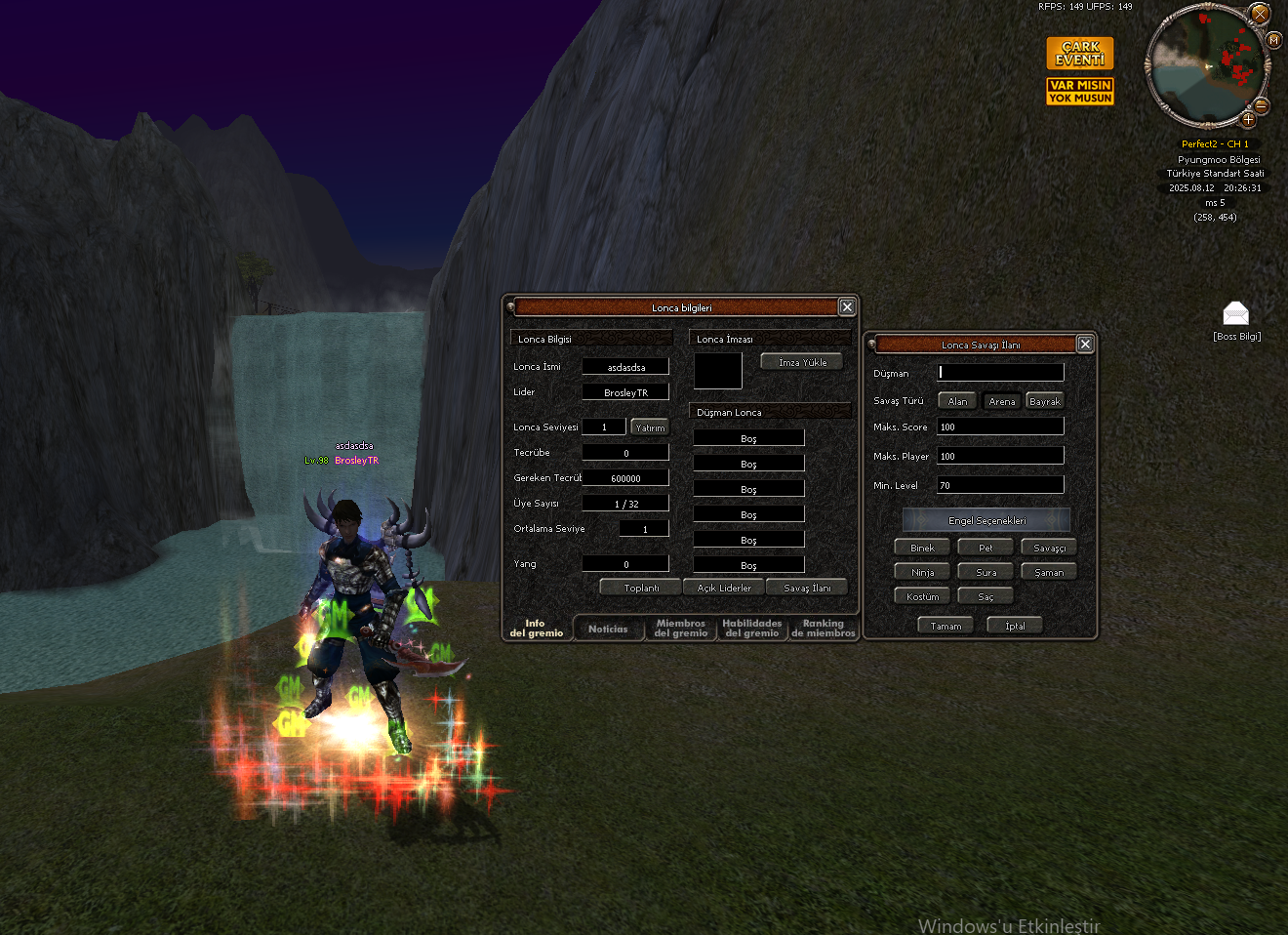Open Açık Liderler list
This screenshot has width=1288, height=935.
[x=724, y=588]
